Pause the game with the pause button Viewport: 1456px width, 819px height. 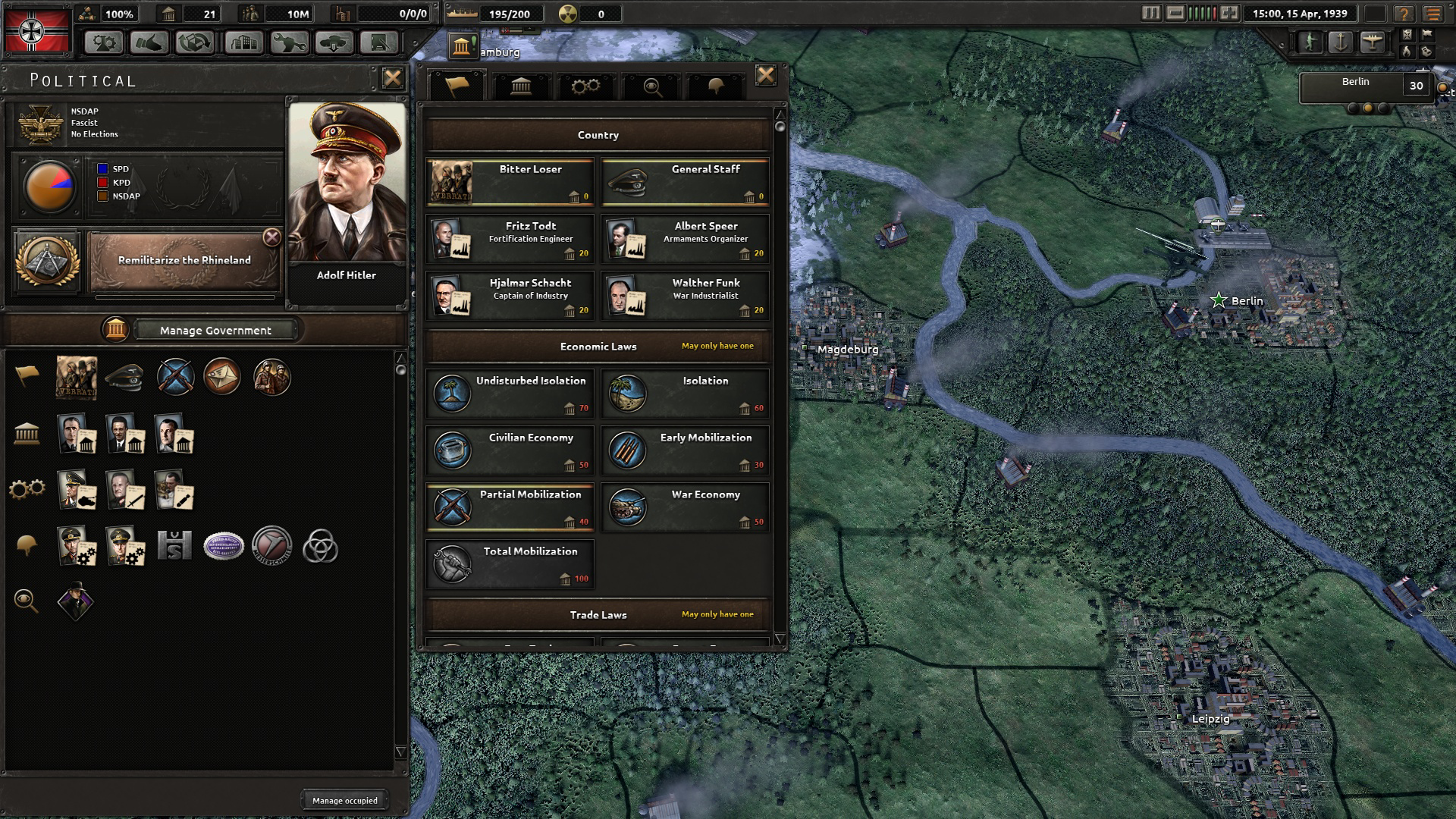point(1151,12)
